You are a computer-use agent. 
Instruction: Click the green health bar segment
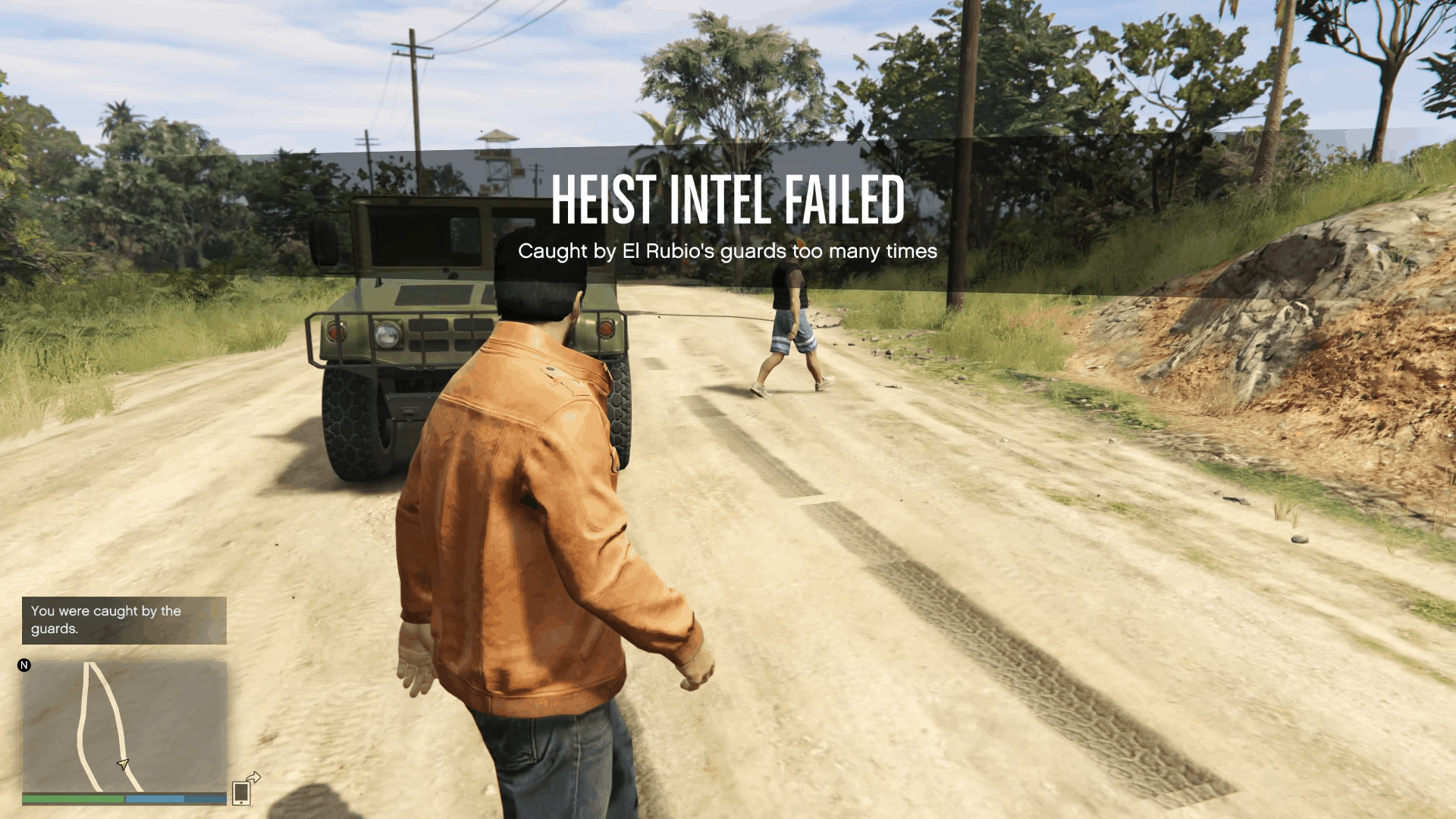(72, 798)
